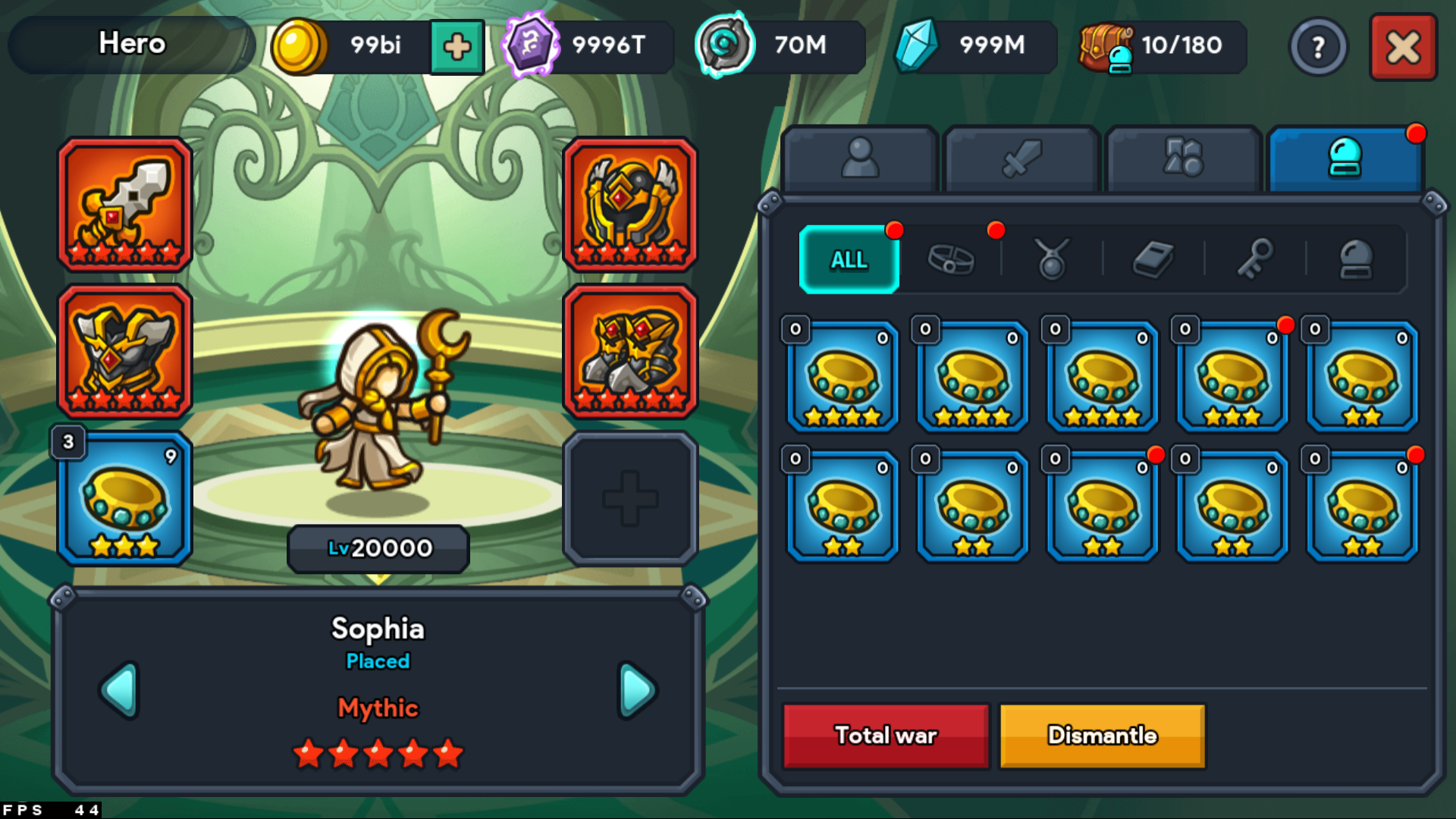Filter by the orb trinket icon
Viewport: 1456px width, 819px height.
click(x=1357, y=259)
